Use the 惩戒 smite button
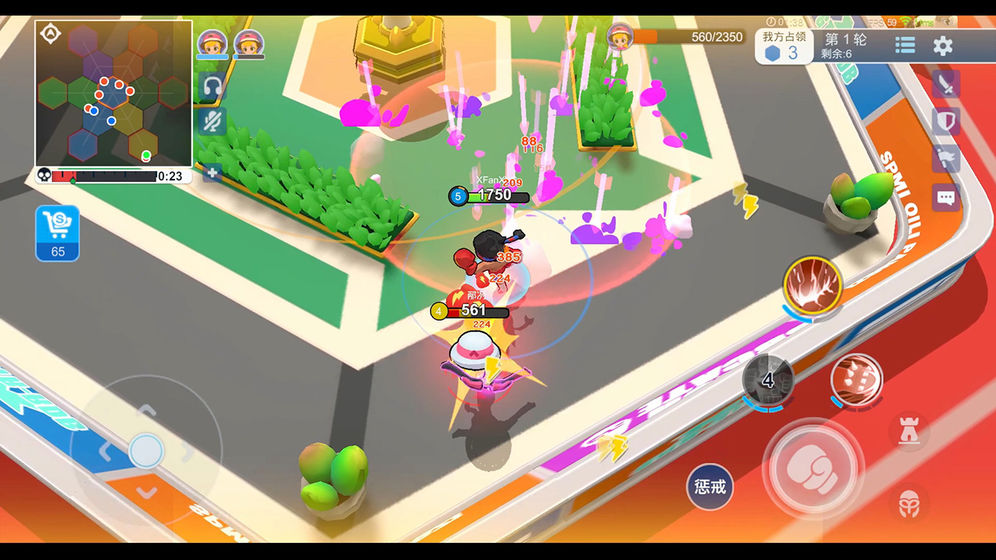The image size is (996, 560). tap(709, 488)
